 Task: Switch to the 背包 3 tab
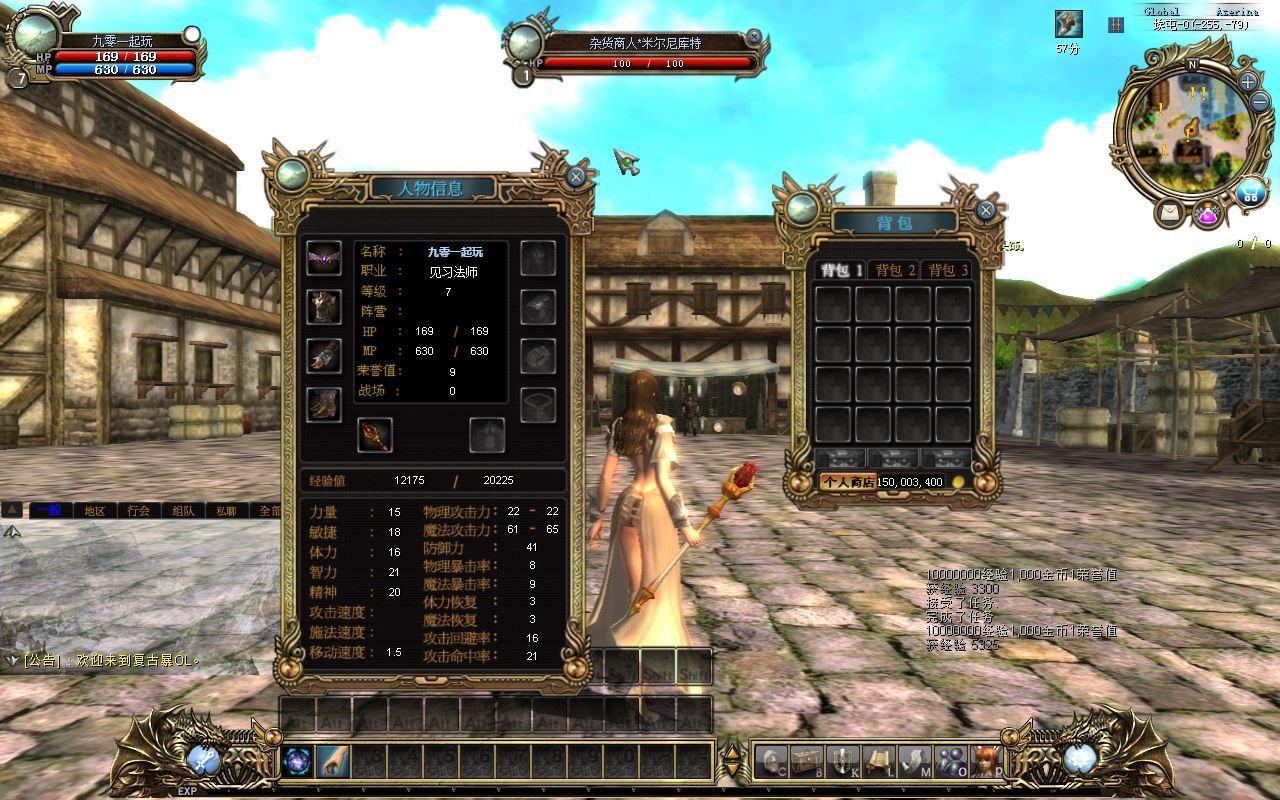[948, 270]
